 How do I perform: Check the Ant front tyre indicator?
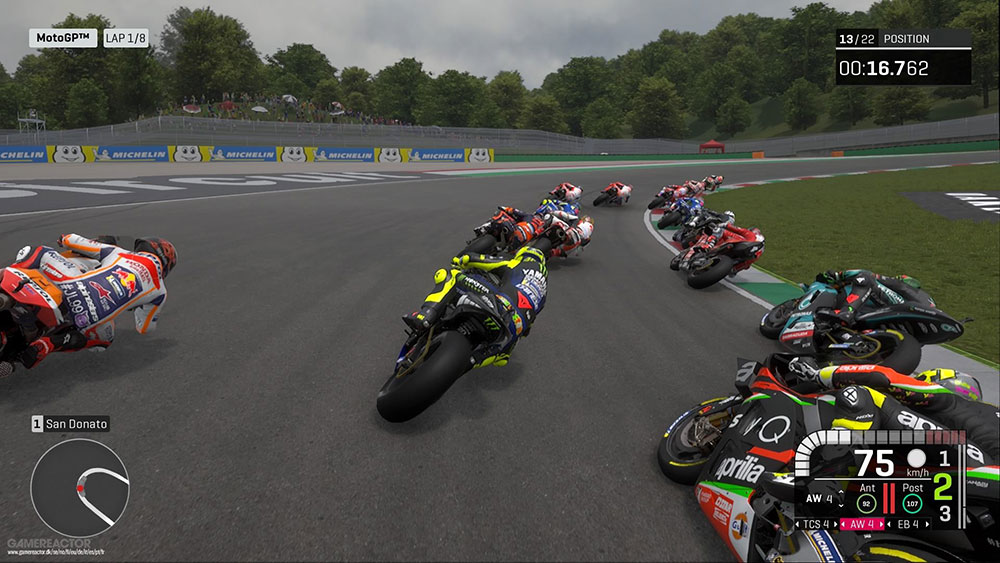click(x=864, y=496)
